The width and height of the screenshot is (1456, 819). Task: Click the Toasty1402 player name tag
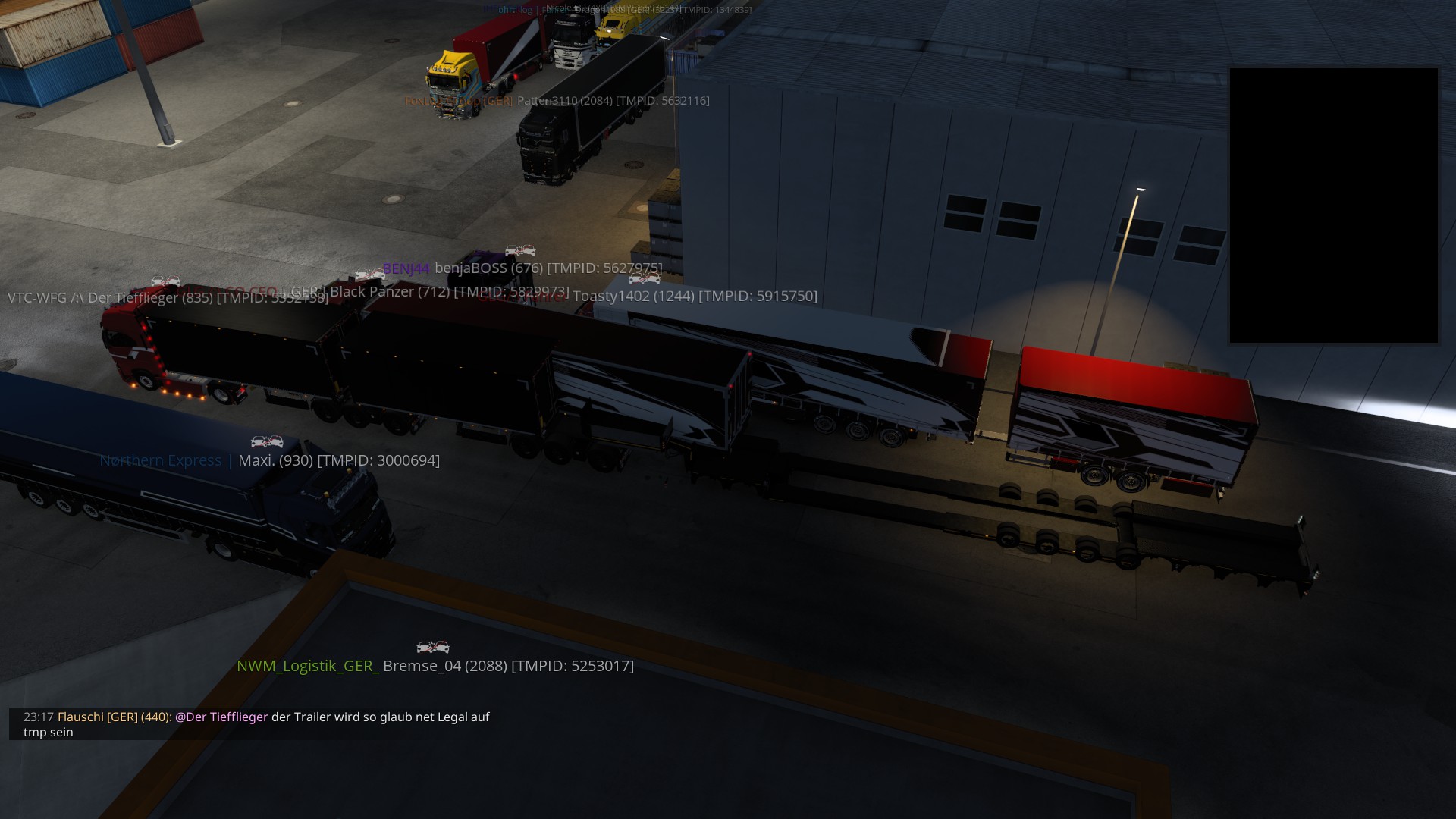[x=694, y=297]
